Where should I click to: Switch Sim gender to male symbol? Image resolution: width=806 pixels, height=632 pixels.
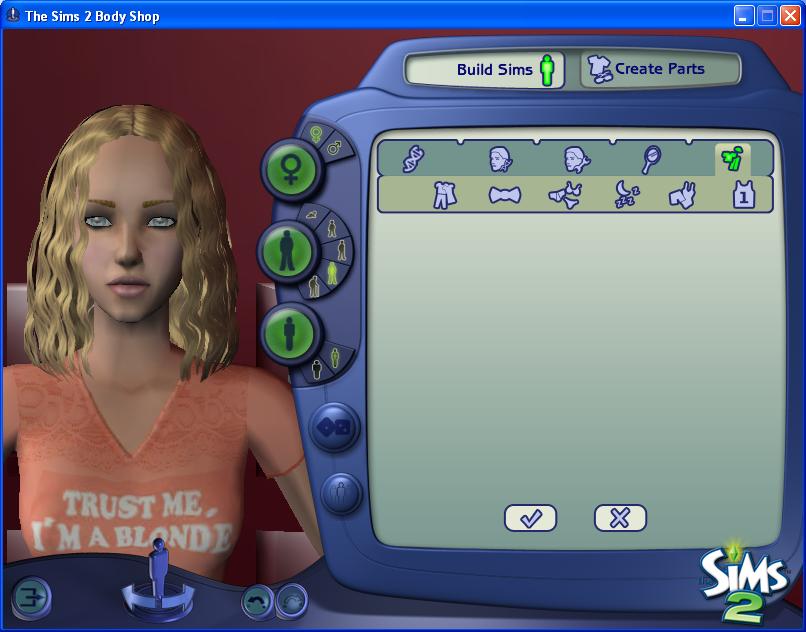[x=336, y=147]
